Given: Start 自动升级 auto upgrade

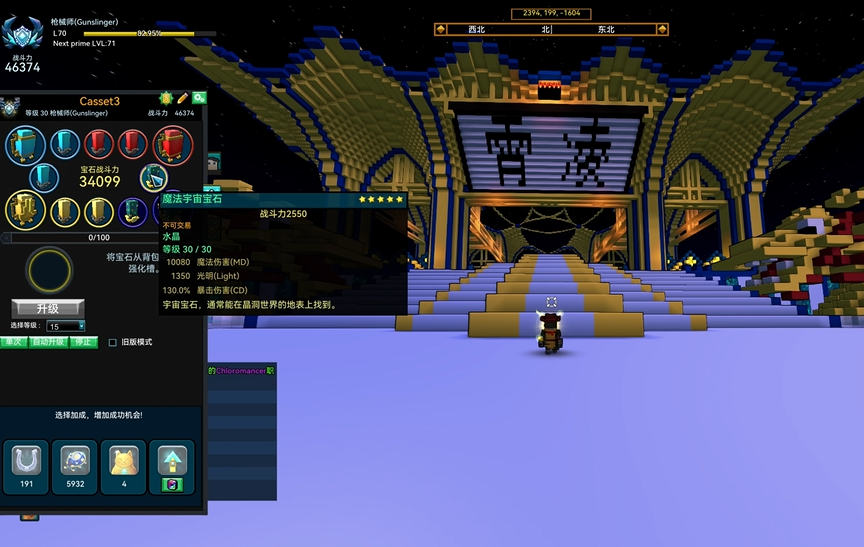Looking at the screenshot, I should (48, 342).
